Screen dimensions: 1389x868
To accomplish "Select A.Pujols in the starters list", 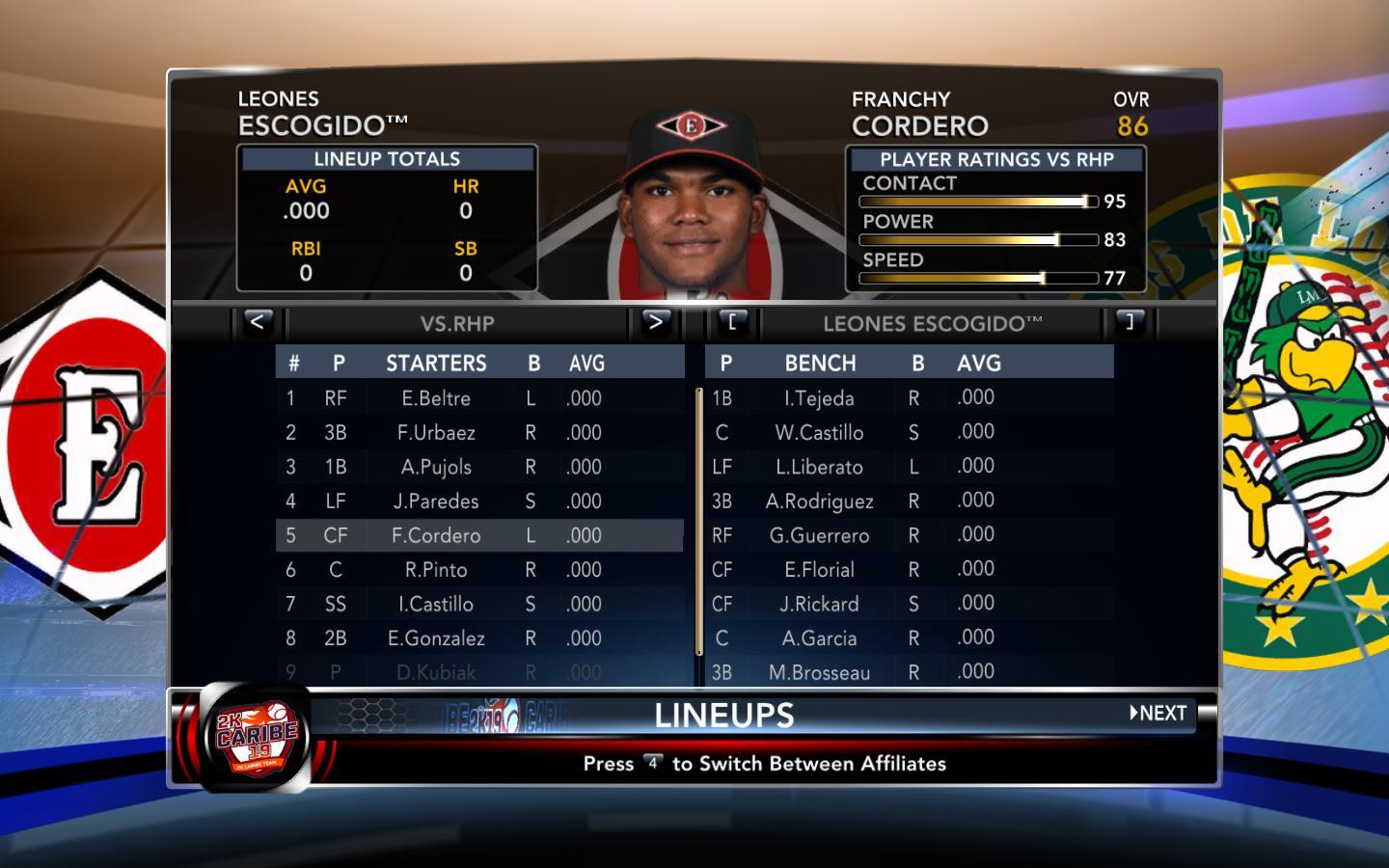I will coord(436,467).
